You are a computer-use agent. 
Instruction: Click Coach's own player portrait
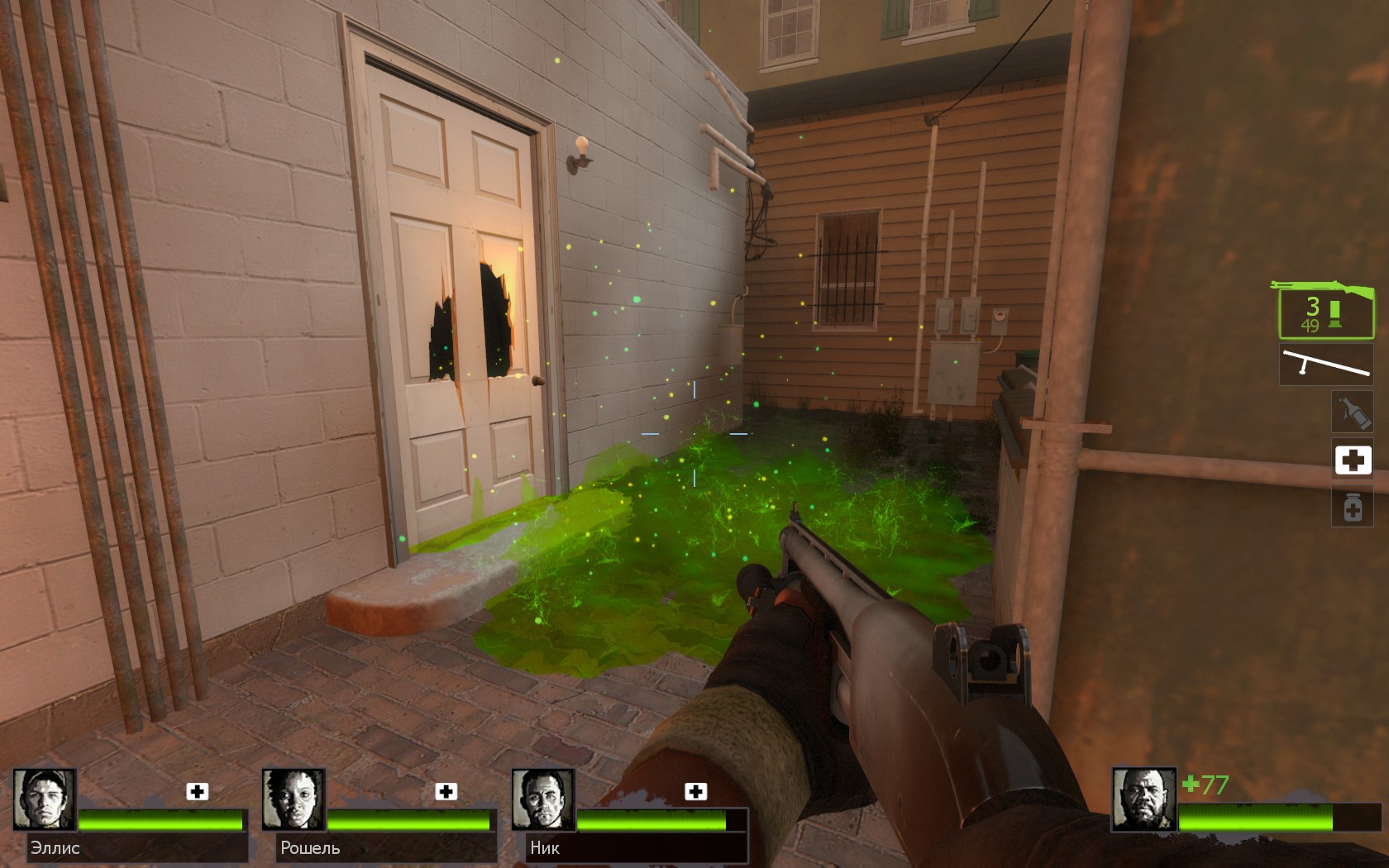coord(1143,799)
